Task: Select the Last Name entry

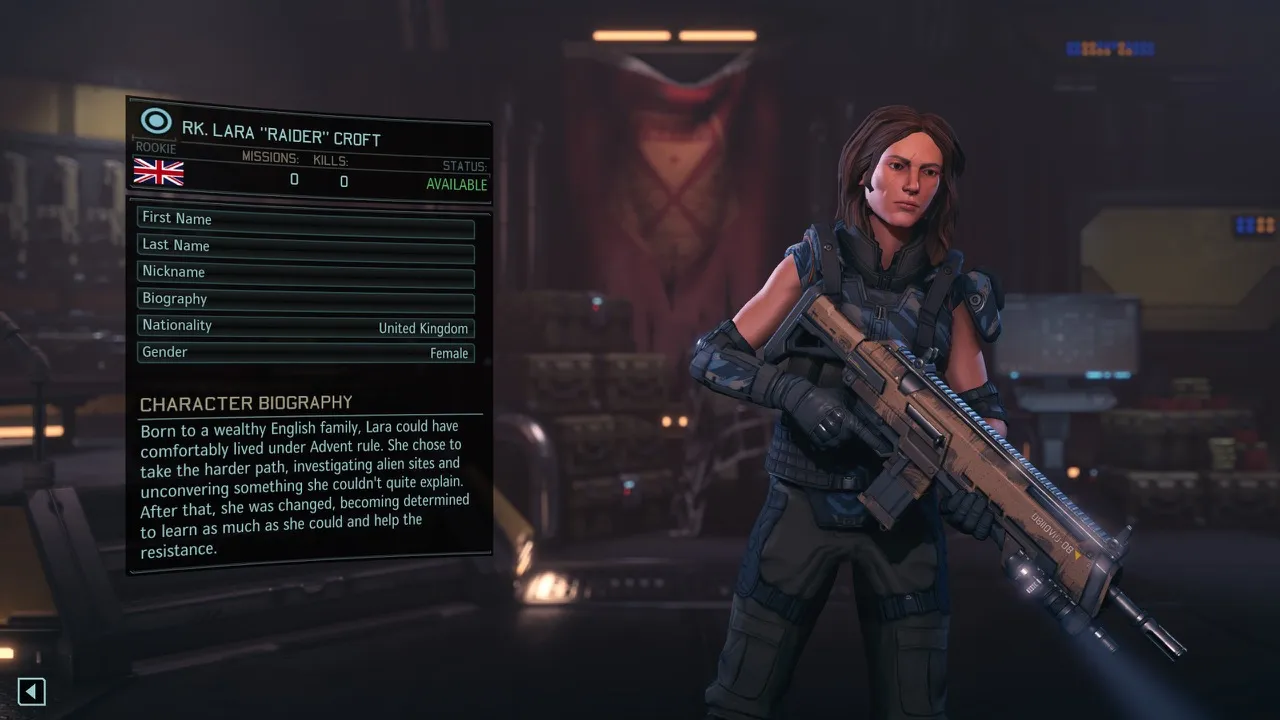Action: (x=305, y=246)
